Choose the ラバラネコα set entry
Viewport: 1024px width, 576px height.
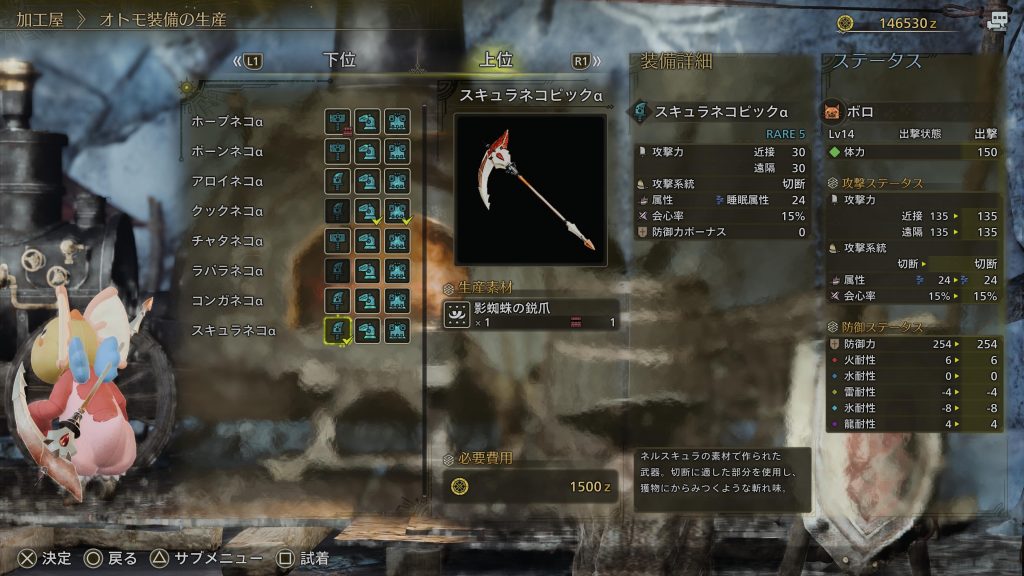228,271
